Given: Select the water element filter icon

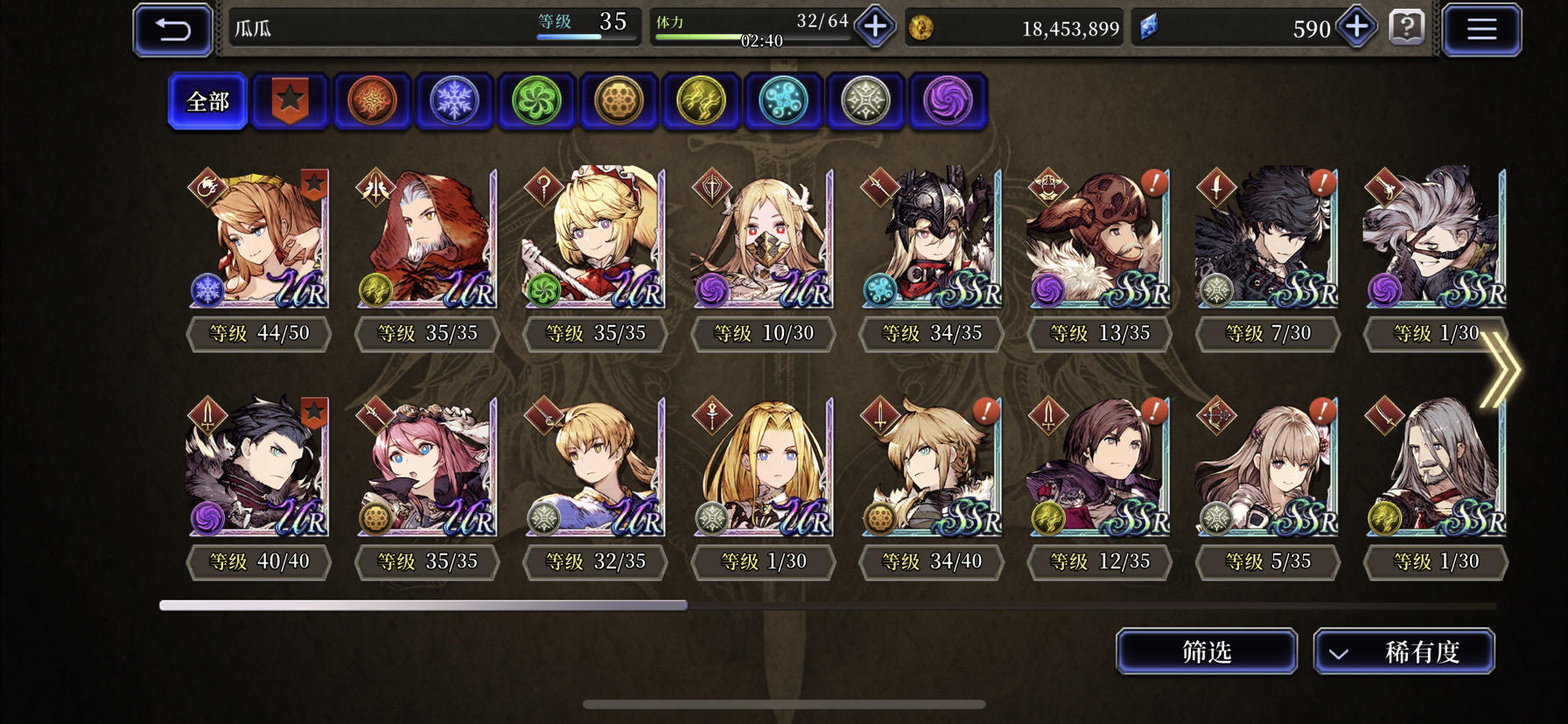Looking at the screenshot, I should [x=783, y=101].
